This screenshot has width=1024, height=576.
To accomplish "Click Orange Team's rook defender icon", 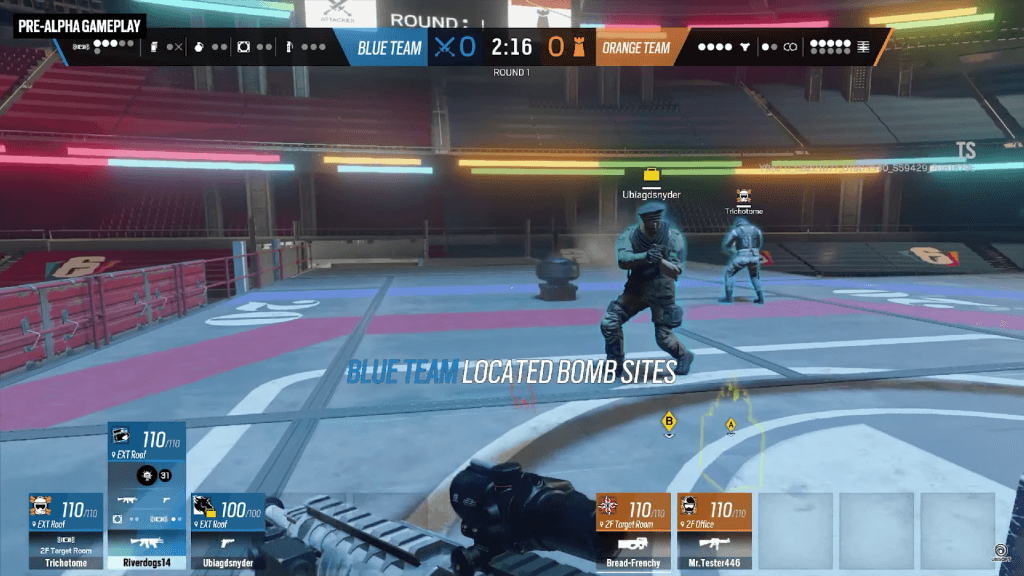I will coord(578,47).
